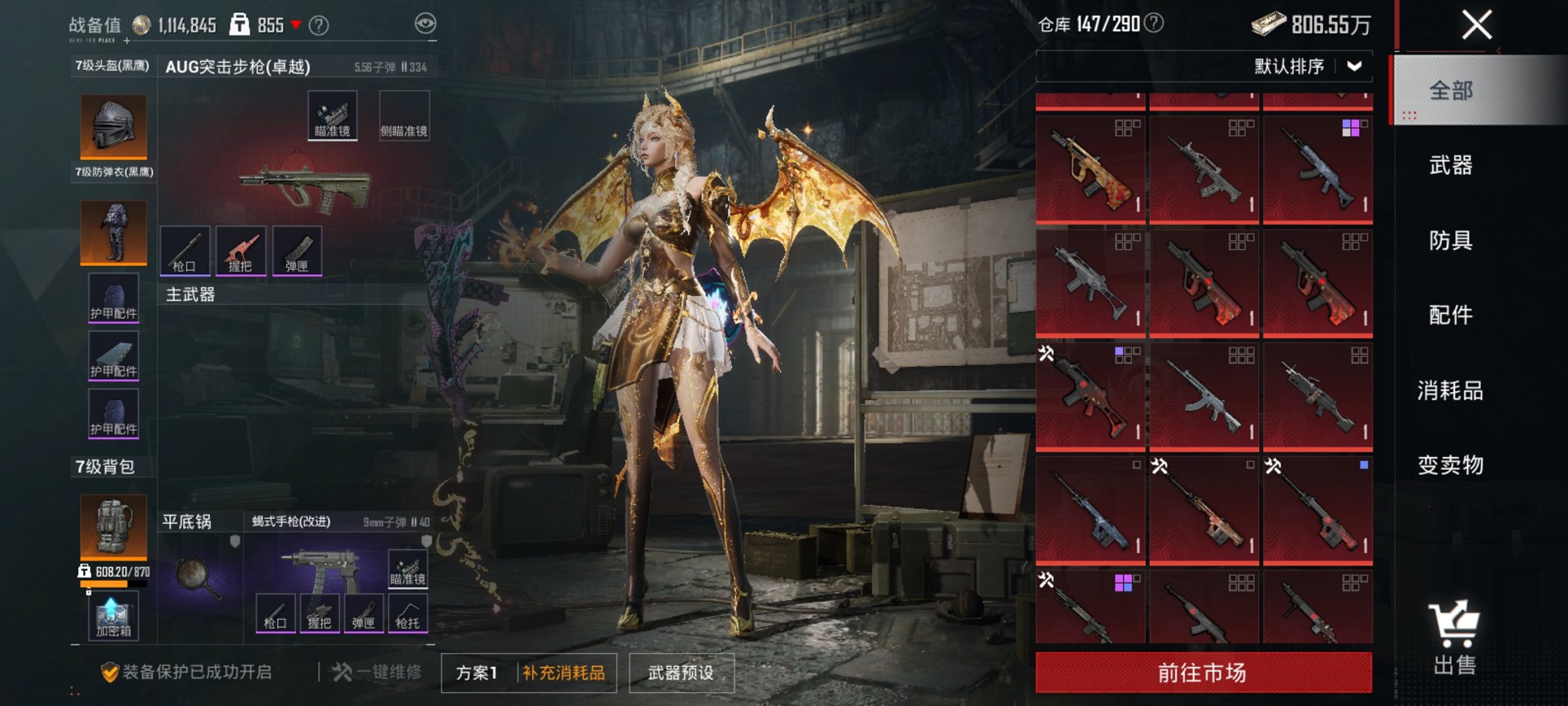Open the 配件 category tab

point(1450,315)
